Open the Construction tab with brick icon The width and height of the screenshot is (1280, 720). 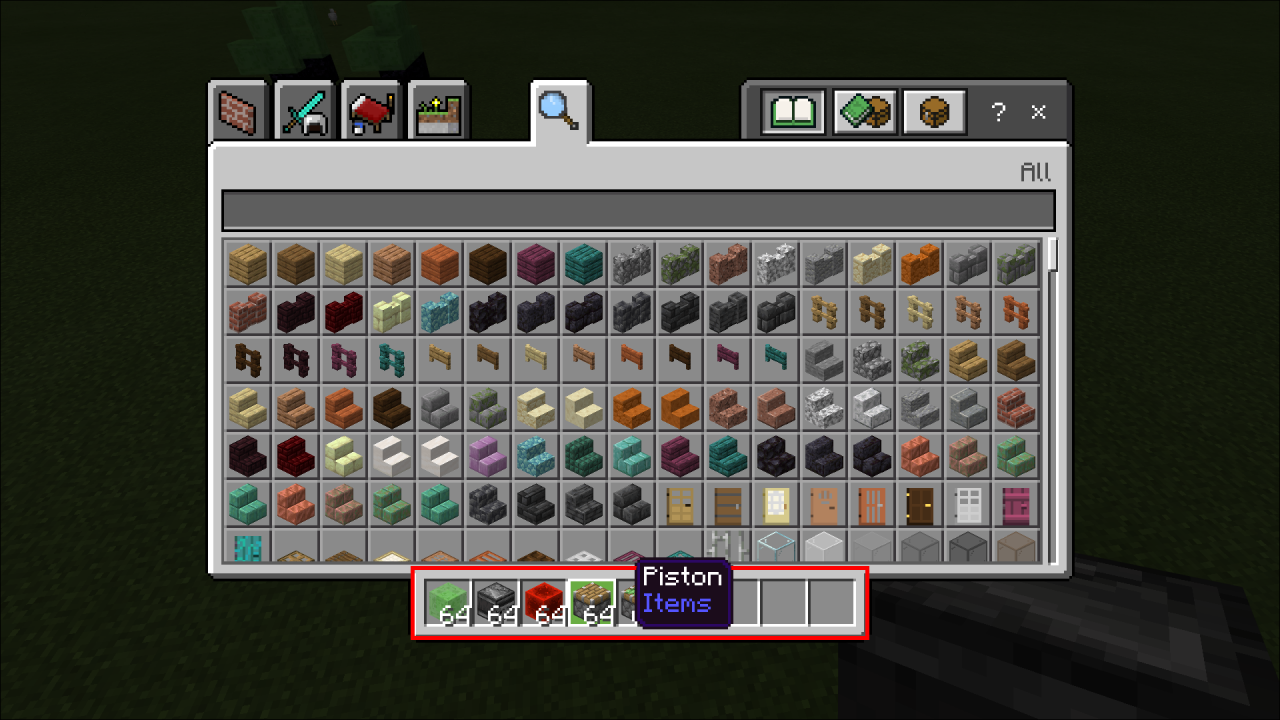tap(238, 110)
